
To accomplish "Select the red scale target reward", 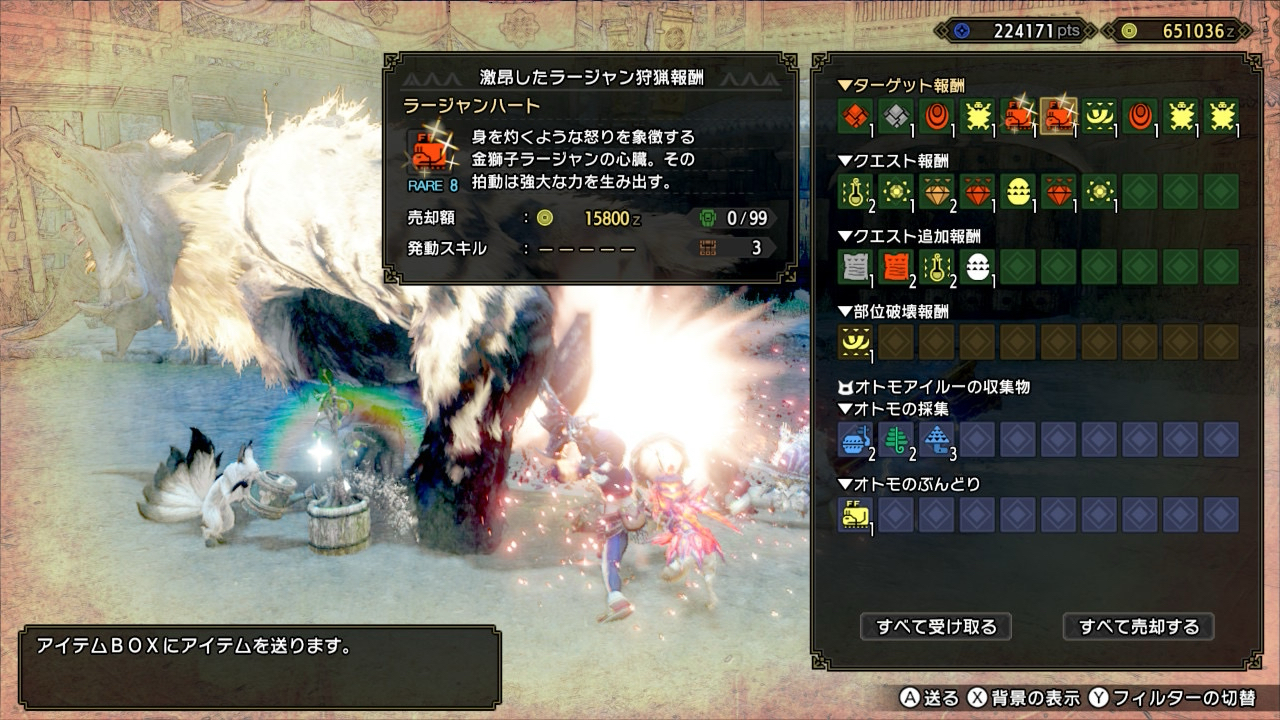I will pyautogui.click(x=855, y=116).
